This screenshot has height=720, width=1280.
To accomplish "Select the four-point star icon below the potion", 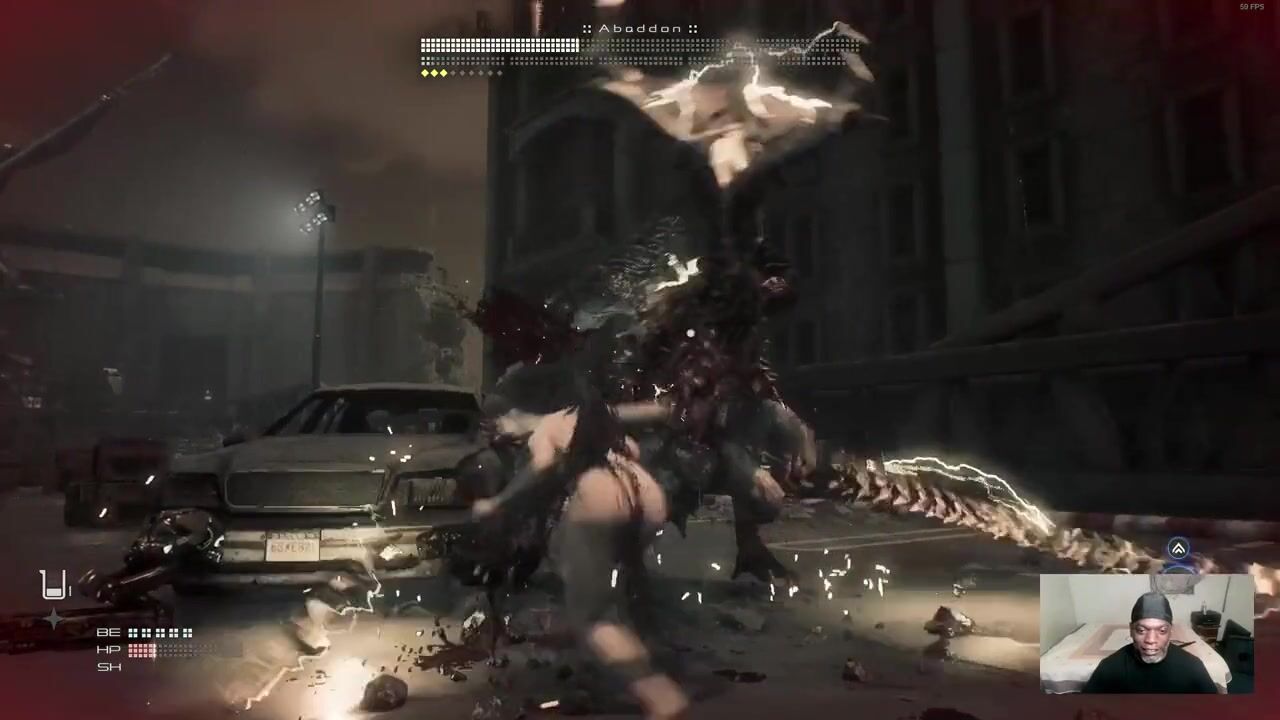I will tap(53, 619).
